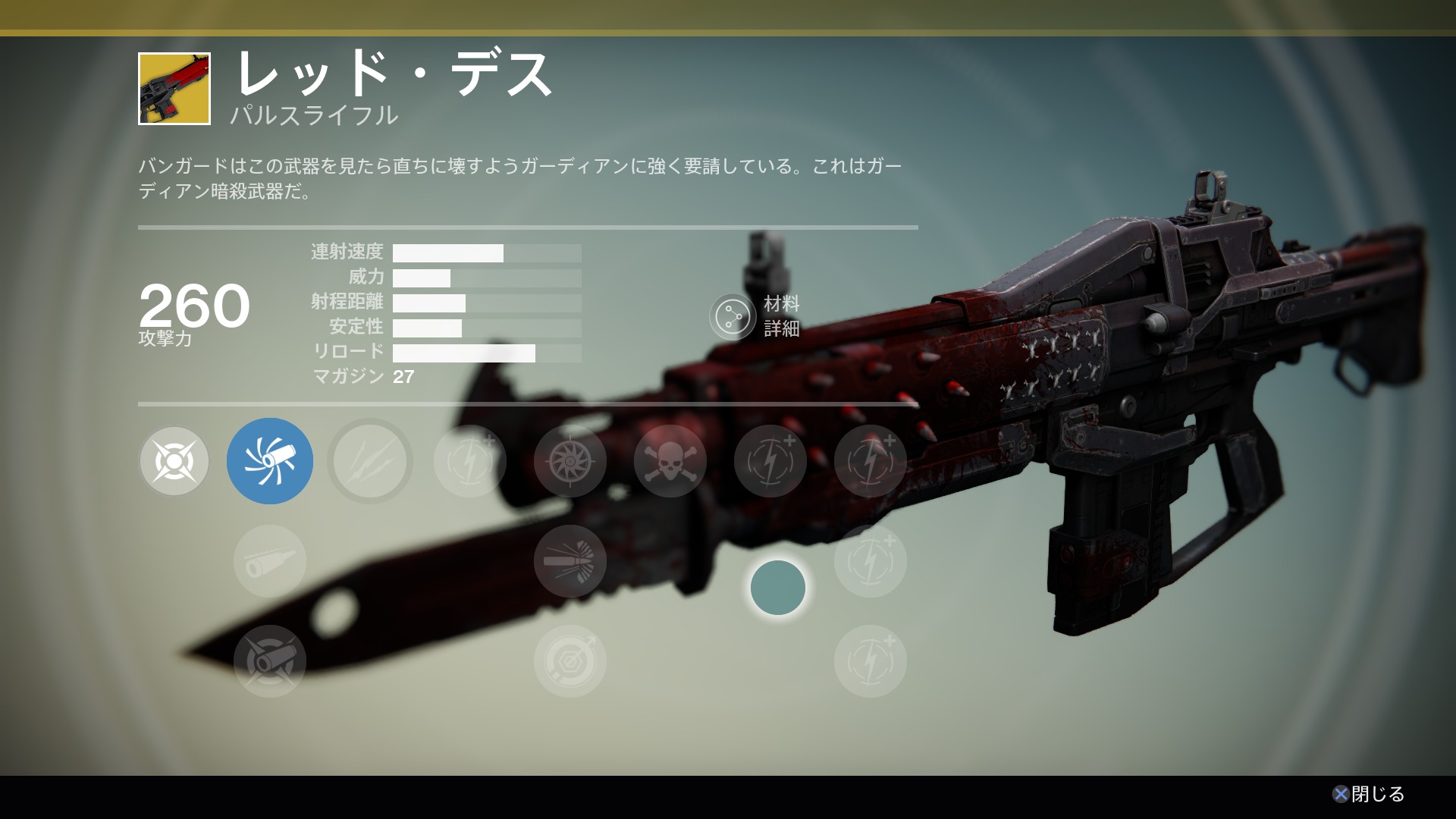The width and height of the screenshot is (1456, 819).
Task: Select the highlighted blue barrel perk node
Action: [x=270, y=461]
